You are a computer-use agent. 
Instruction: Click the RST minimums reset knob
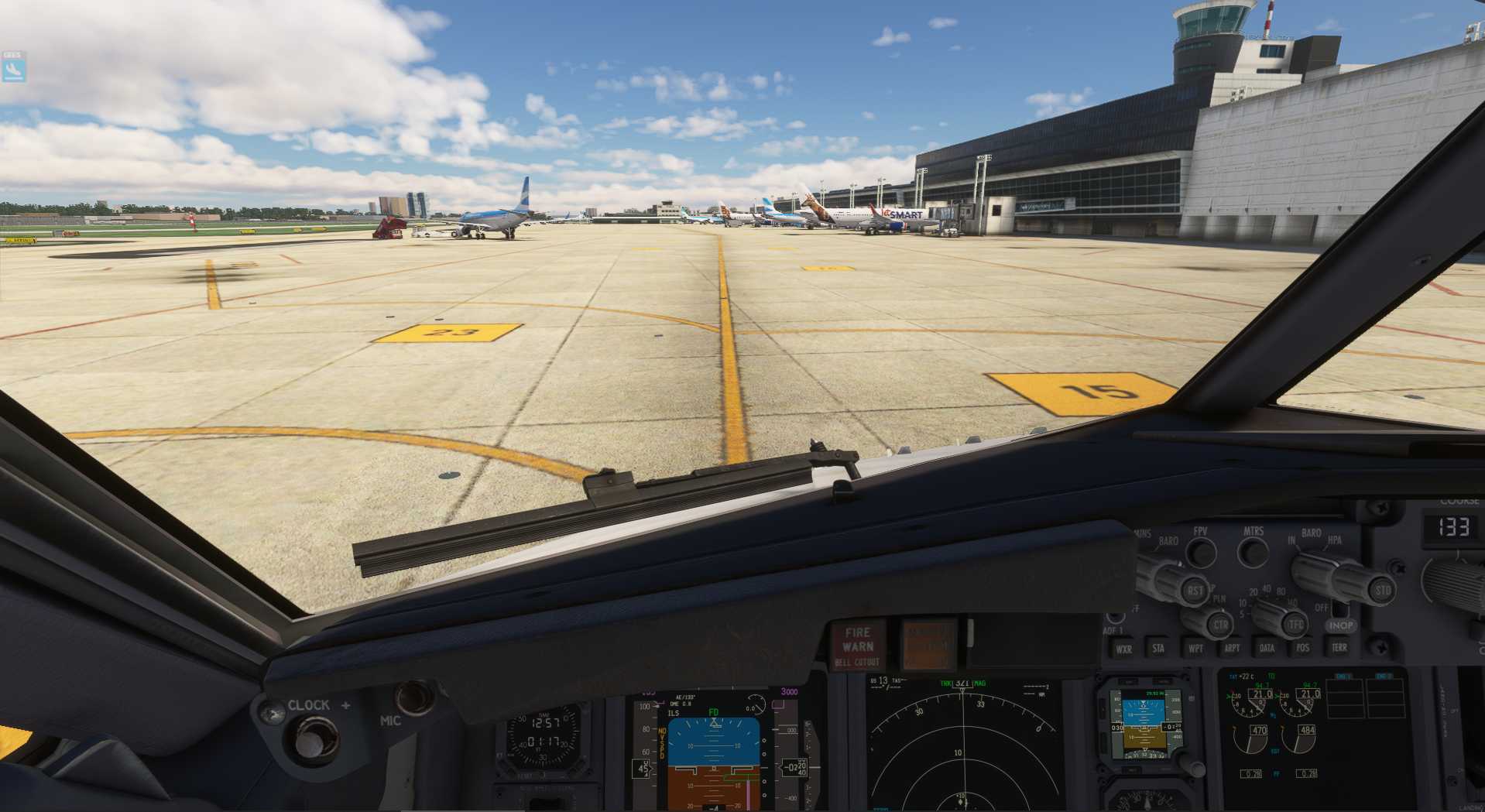pos(1194,592)
